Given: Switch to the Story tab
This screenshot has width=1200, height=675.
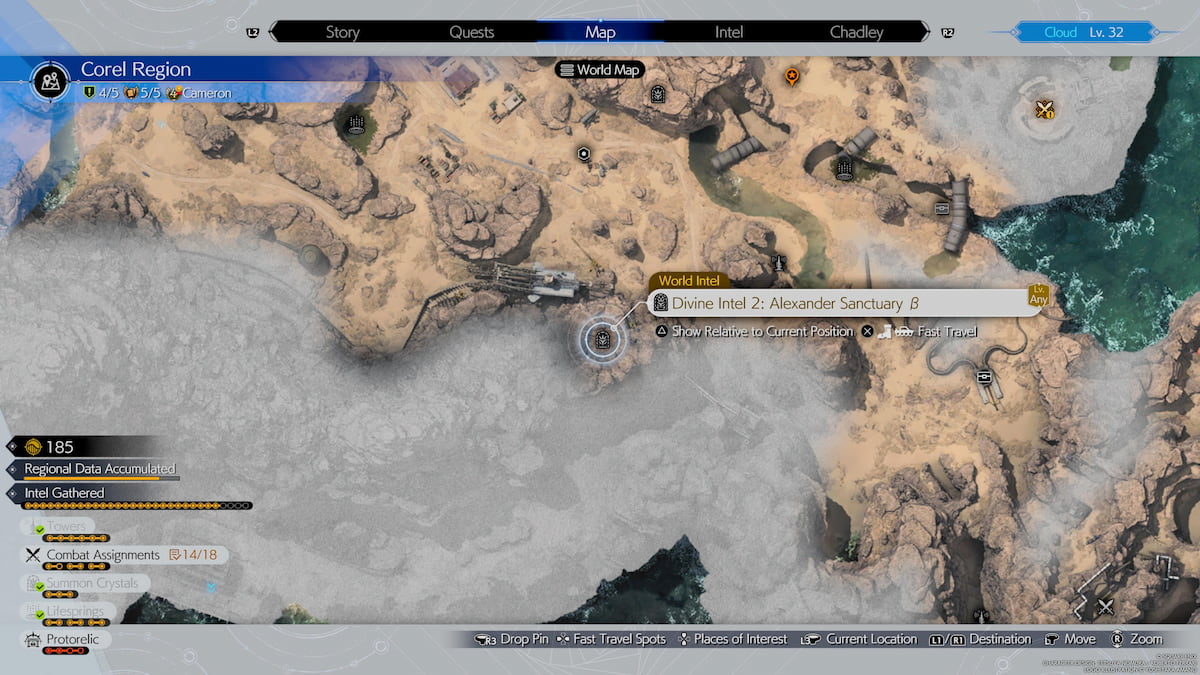Looking at the screenshot, I should pos(342,32).
